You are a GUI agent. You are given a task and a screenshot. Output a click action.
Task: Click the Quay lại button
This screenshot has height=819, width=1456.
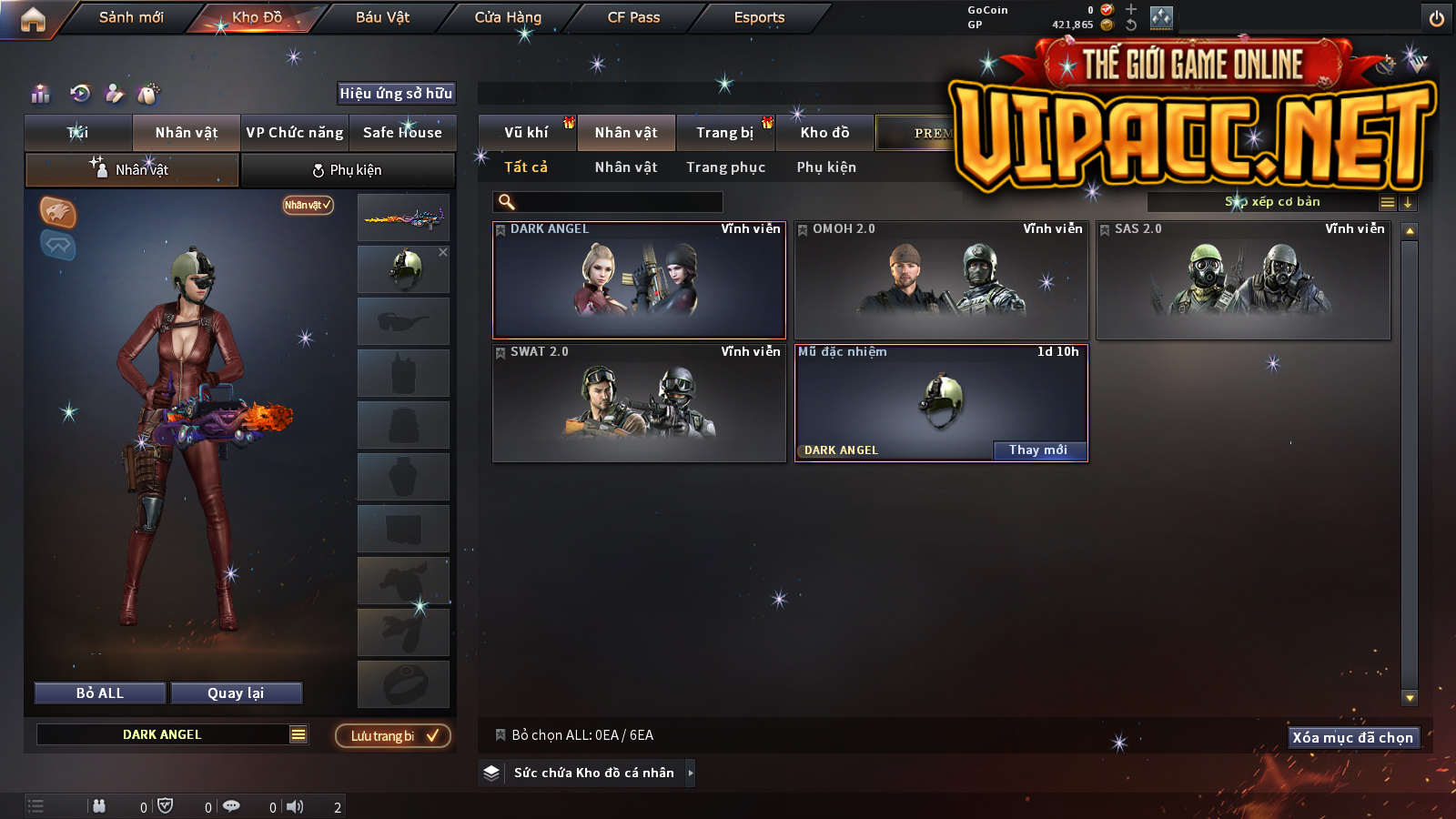click(x=236, y=693)
